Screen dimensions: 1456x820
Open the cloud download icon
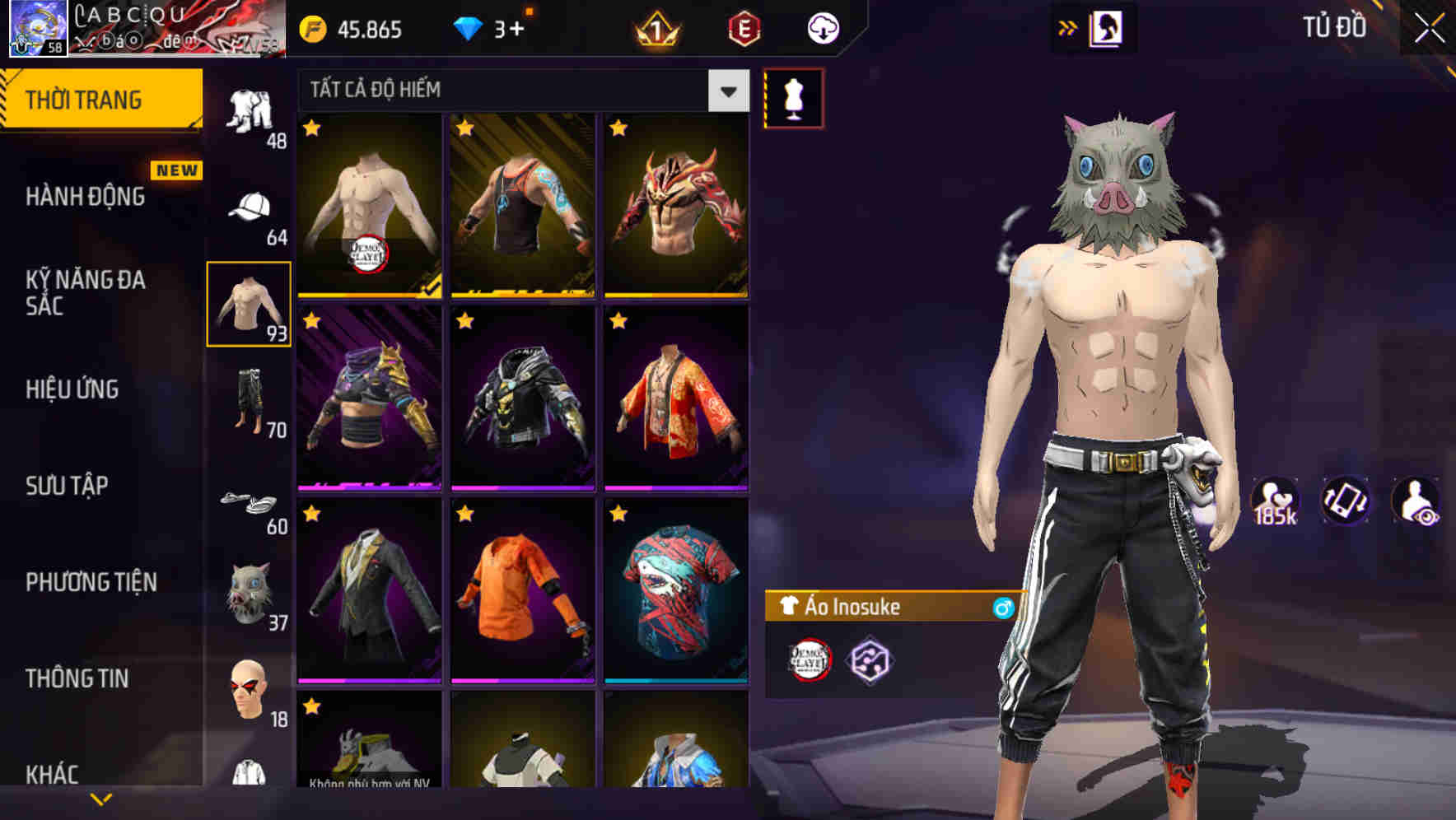click(x=824, y=27)
